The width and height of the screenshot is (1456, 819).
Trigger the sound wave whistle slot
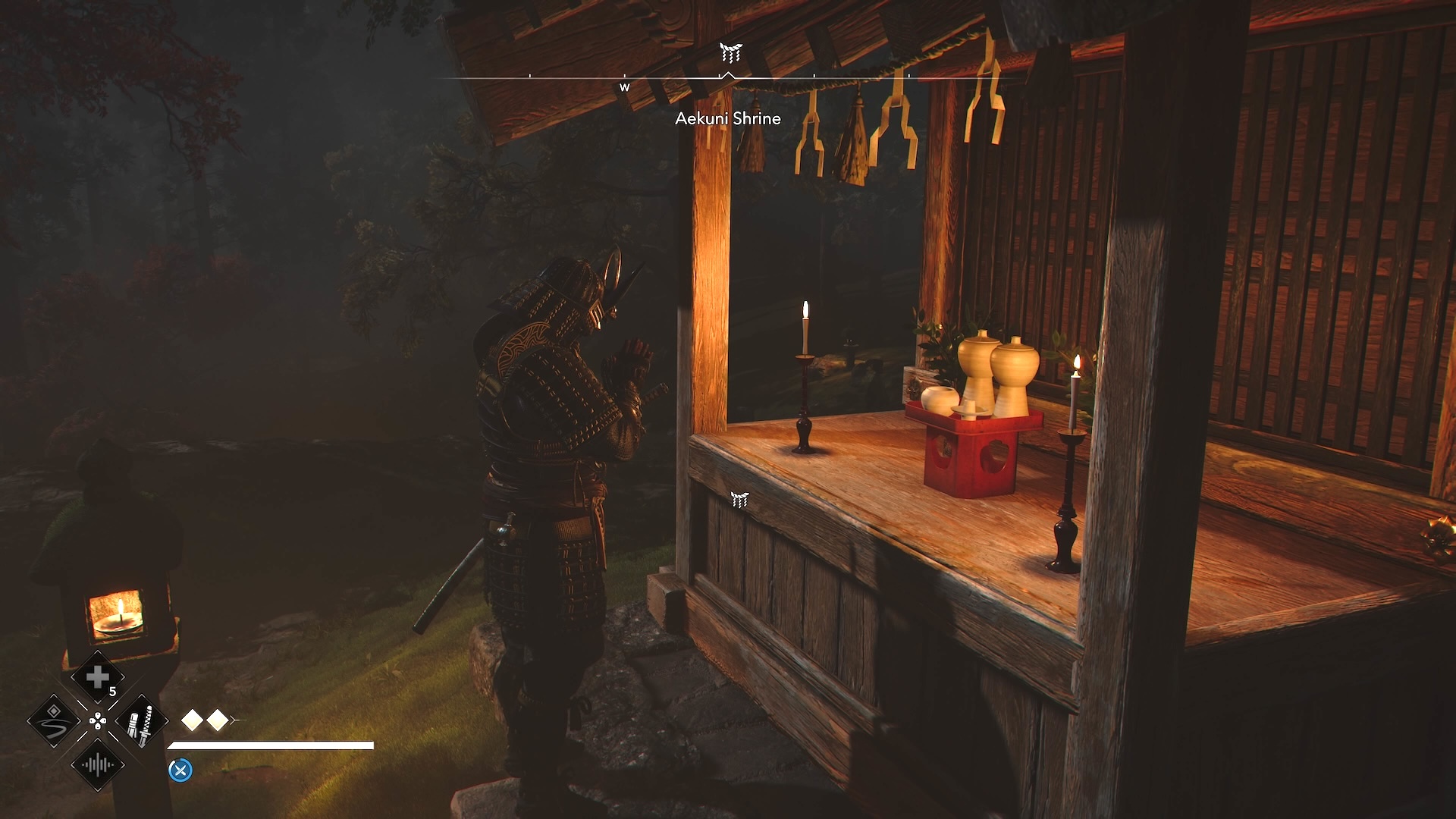98,764
